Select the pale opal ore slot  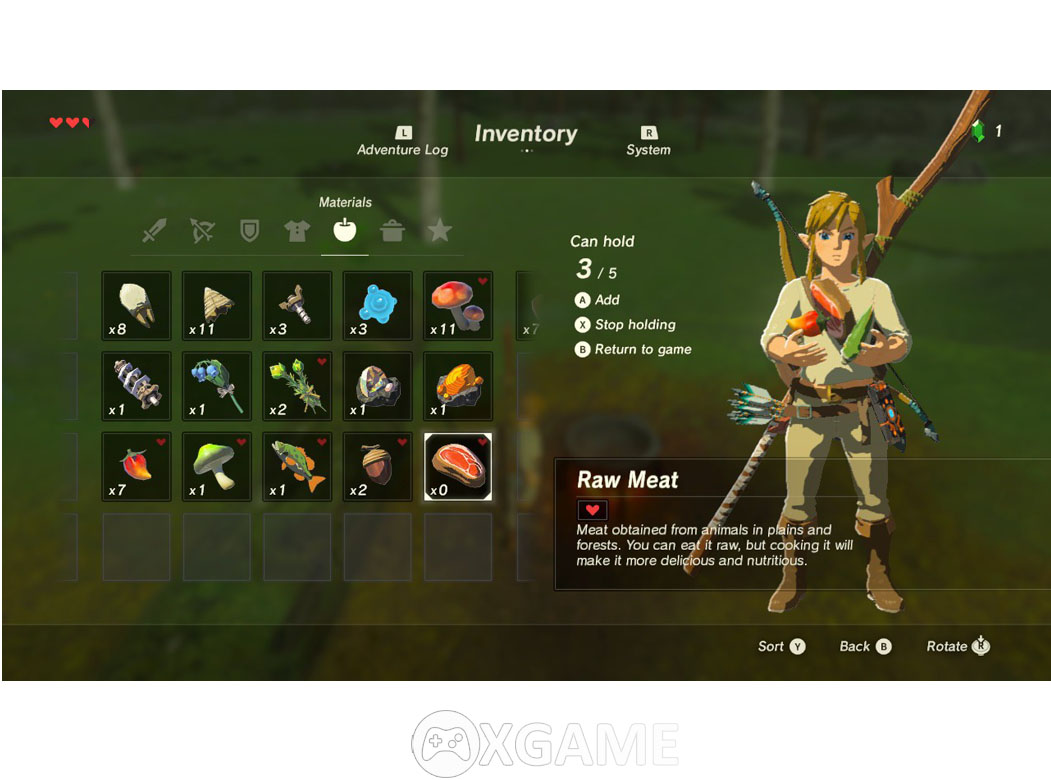tap(378, 386)
